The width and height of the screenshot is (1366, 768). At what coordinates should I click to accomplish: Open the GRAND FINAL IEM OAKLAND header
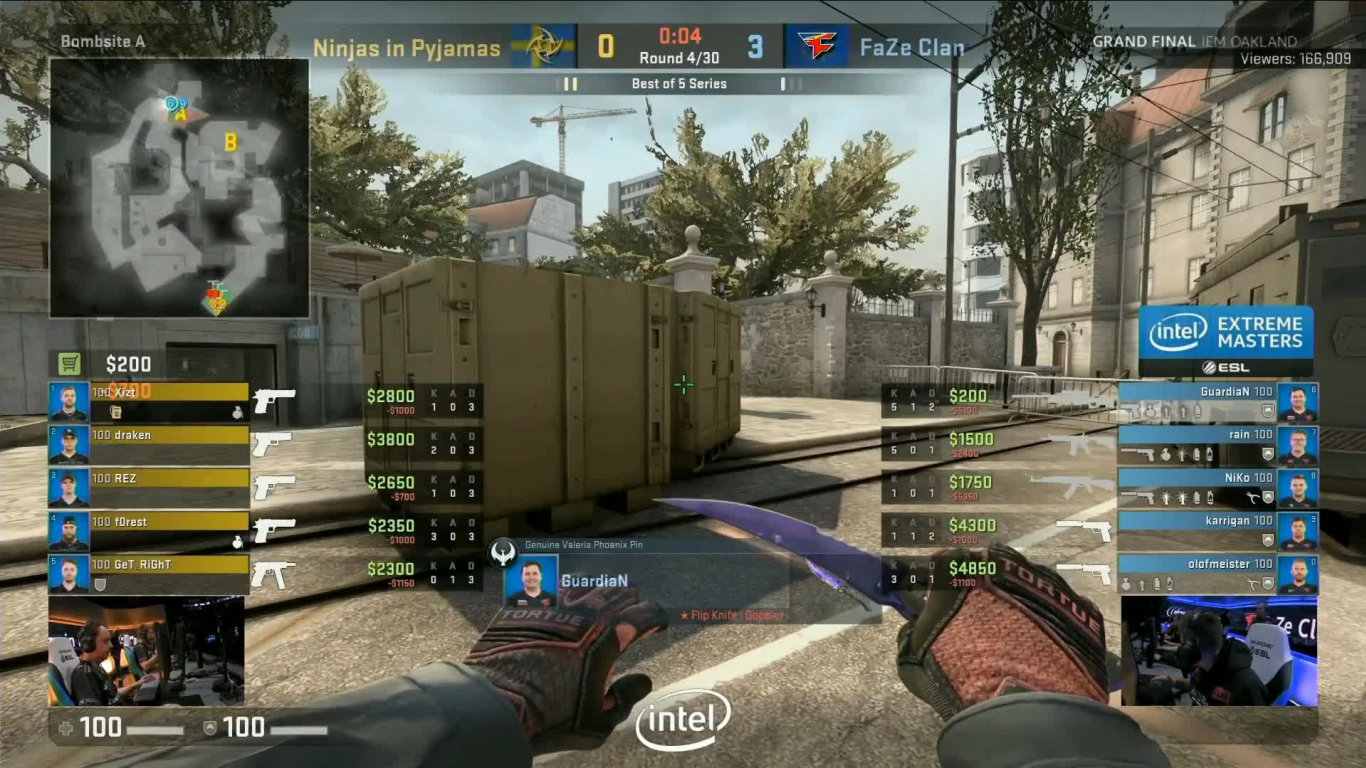pos(1196,41)
